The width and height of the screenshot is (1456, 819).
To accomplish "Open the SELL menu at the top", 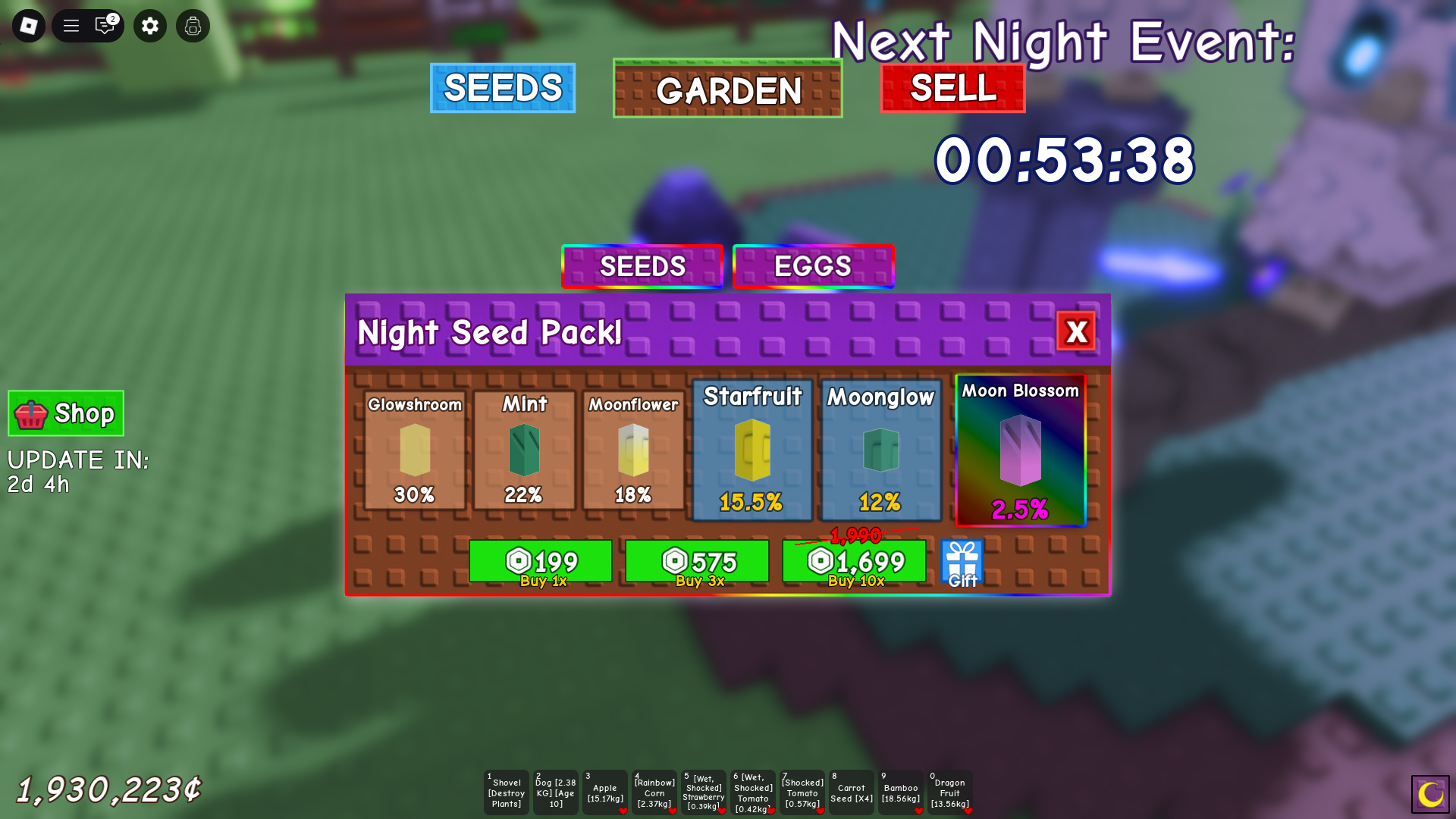I will (952, 89).
